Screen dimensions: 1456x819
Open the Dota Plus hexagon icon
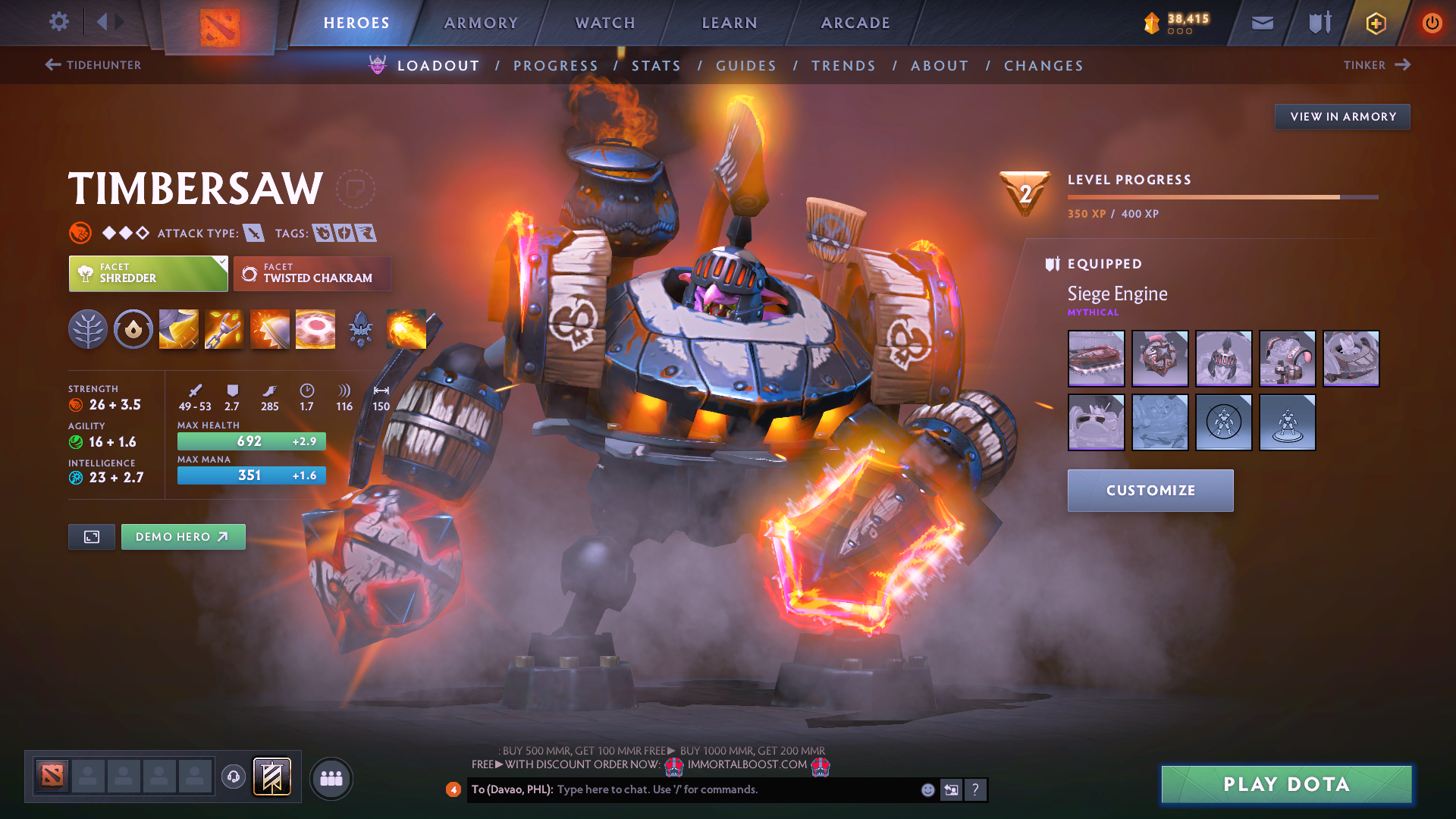pos(1375,23)
